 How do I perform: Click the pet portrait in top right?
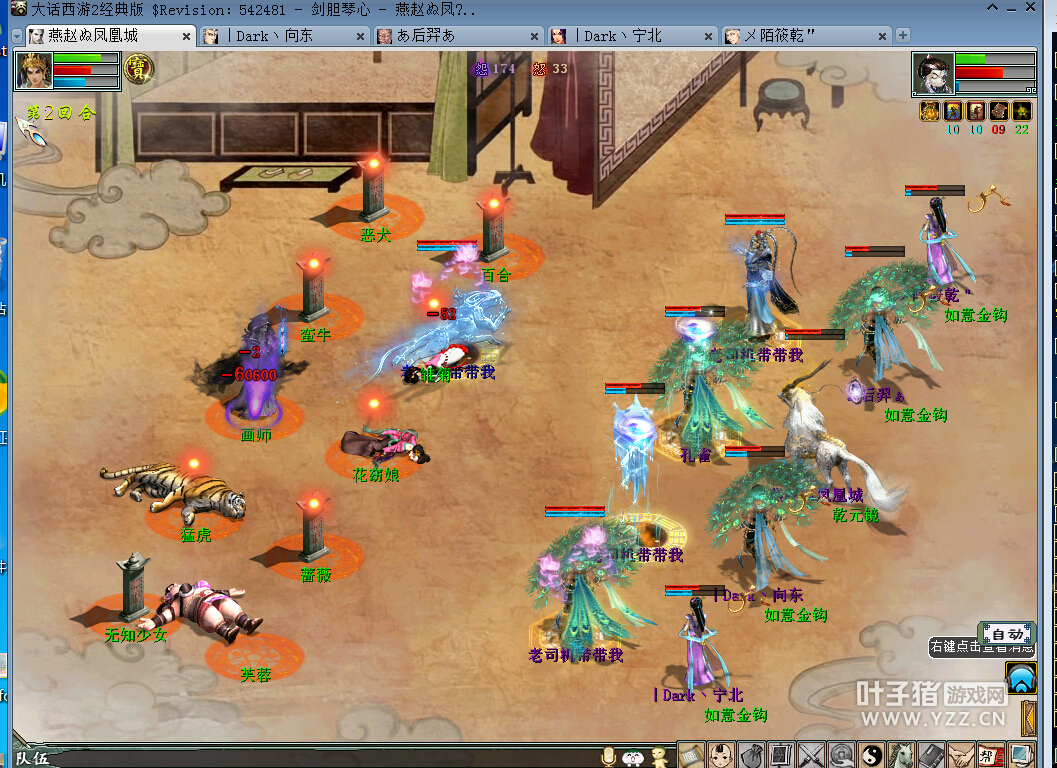pos(933,73)
